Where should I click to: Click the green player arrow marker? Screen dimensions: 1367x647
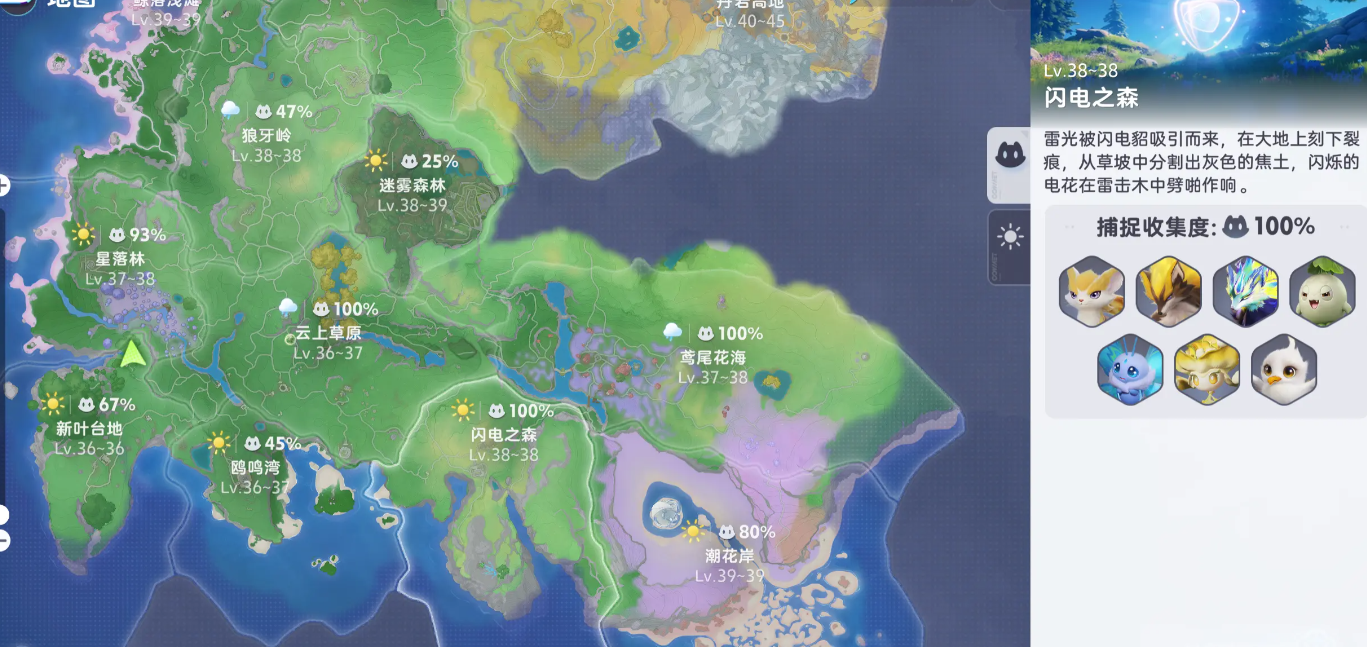132,352
